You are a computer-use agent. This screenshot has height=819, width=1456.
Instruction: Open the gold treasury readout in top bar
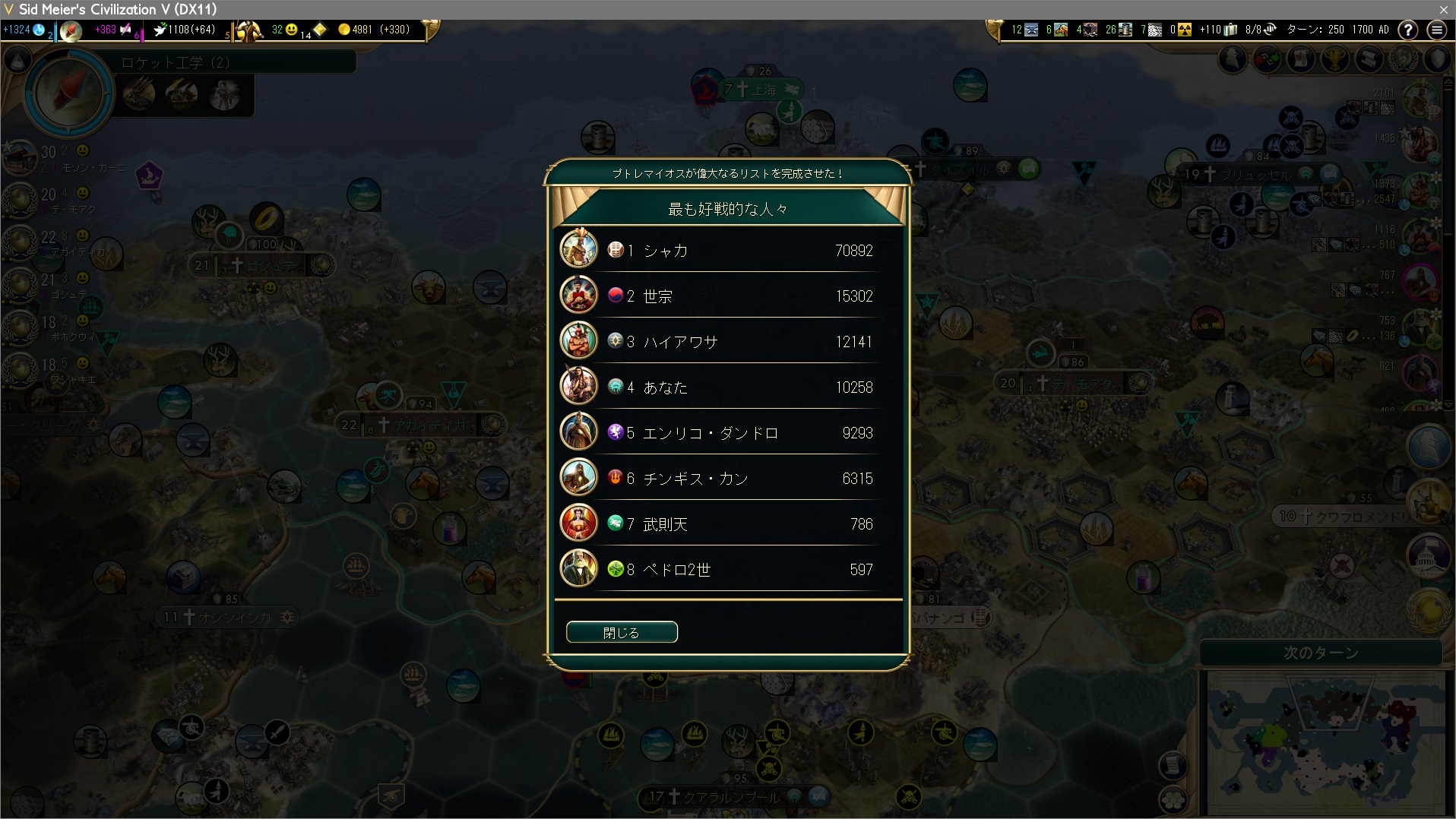click(x=374, y=30)
